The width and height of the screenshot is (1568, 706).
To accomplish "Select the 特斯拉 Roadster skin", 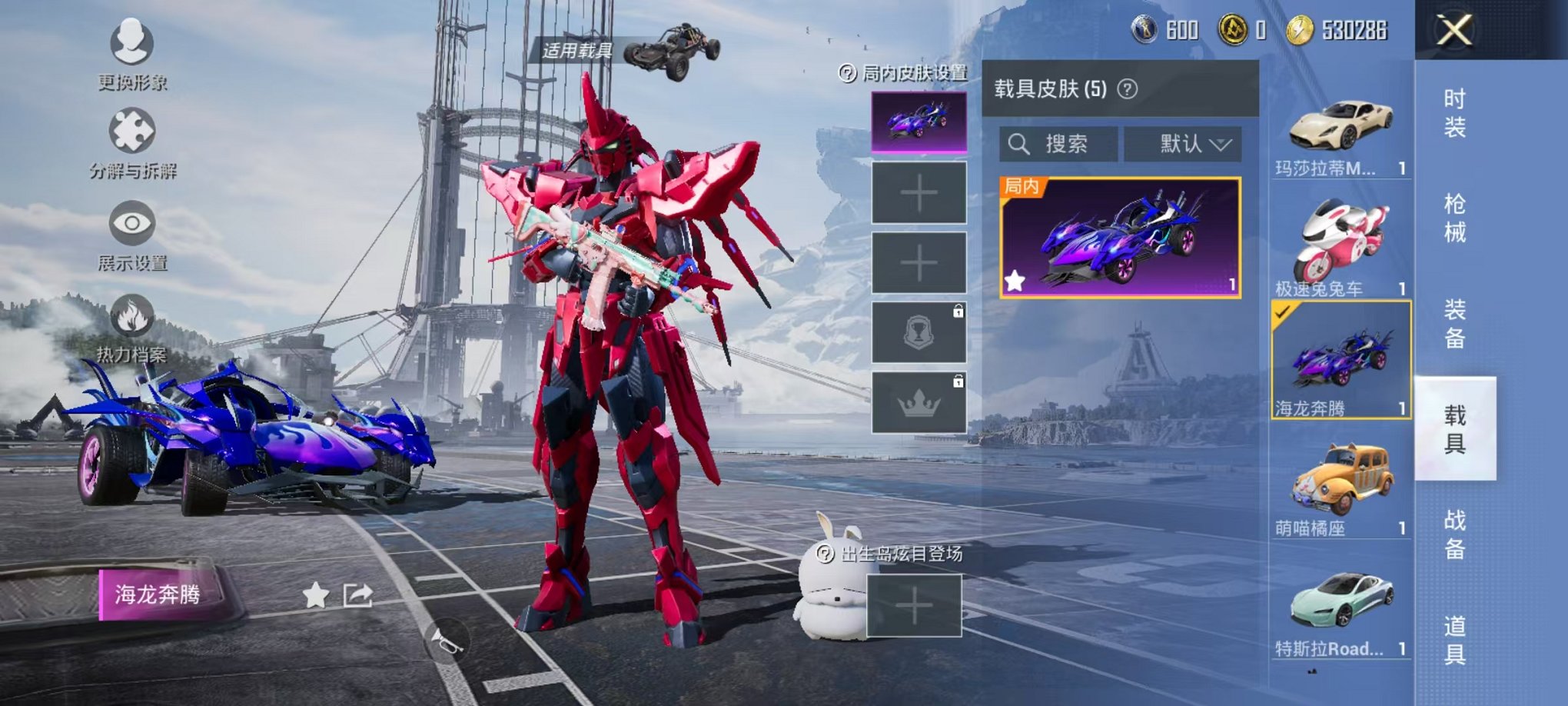I will (x=1340, y=608).
